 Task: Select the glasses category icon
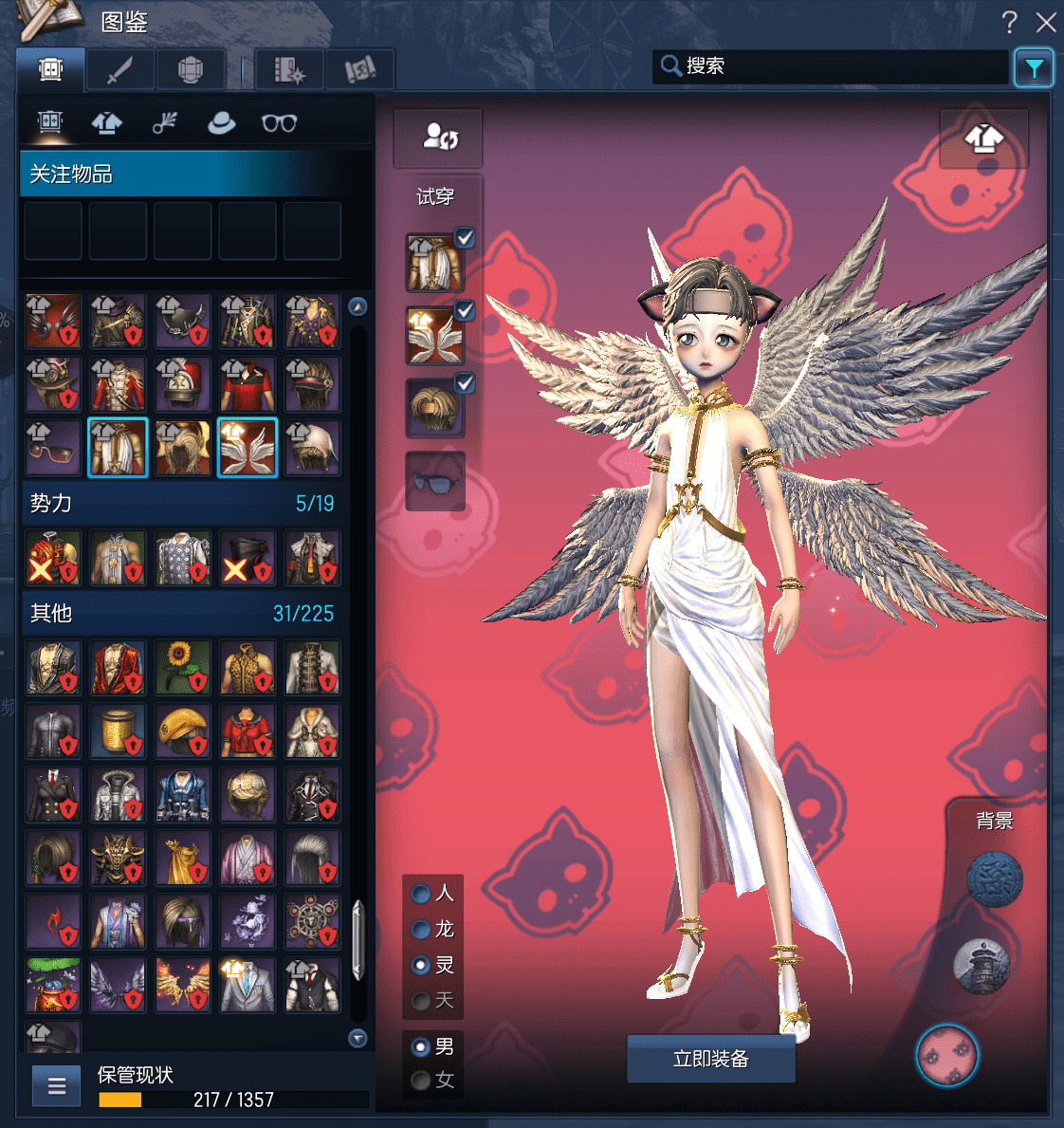tap(279, 122)
